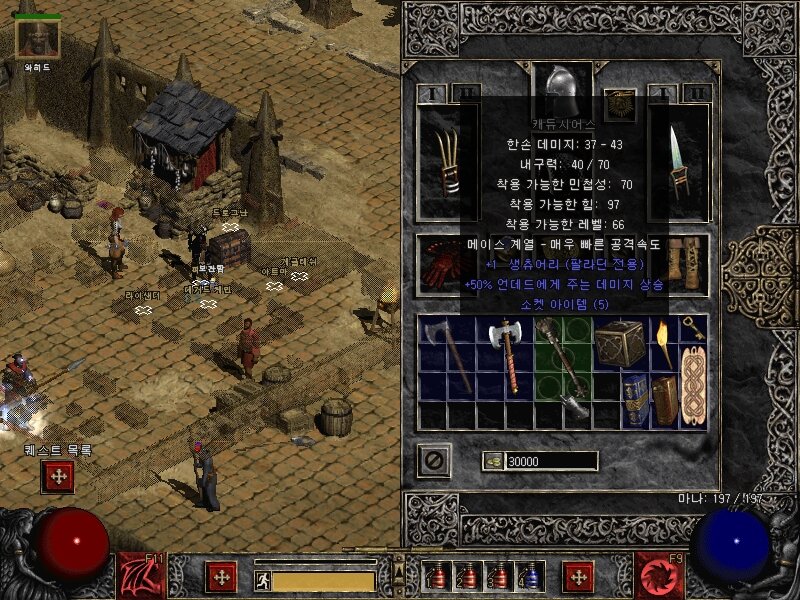The height and width of the screenshot is (600, 800).
Task: Click the gold coins button beside 30000
Action: pyautogui.click(x=493, y=461)
